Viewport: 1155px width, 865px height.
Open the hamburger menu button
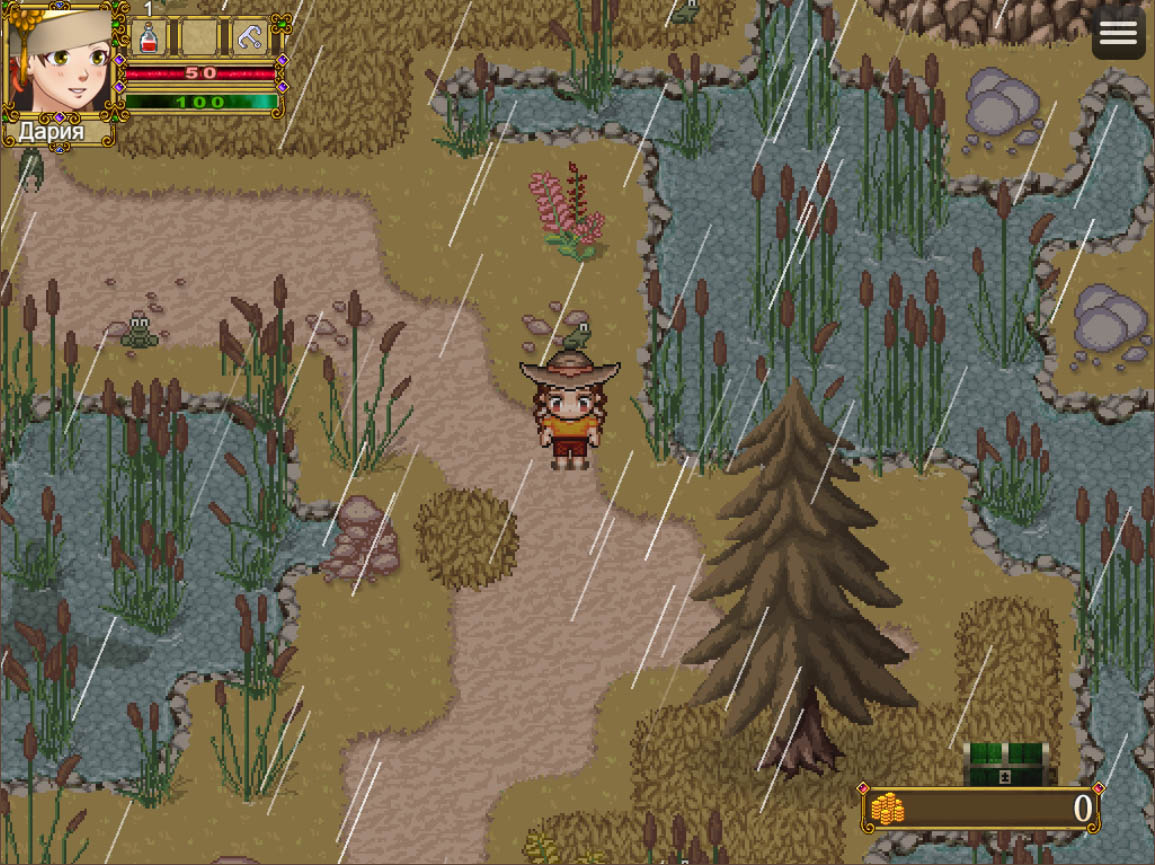coord(1118,33)
